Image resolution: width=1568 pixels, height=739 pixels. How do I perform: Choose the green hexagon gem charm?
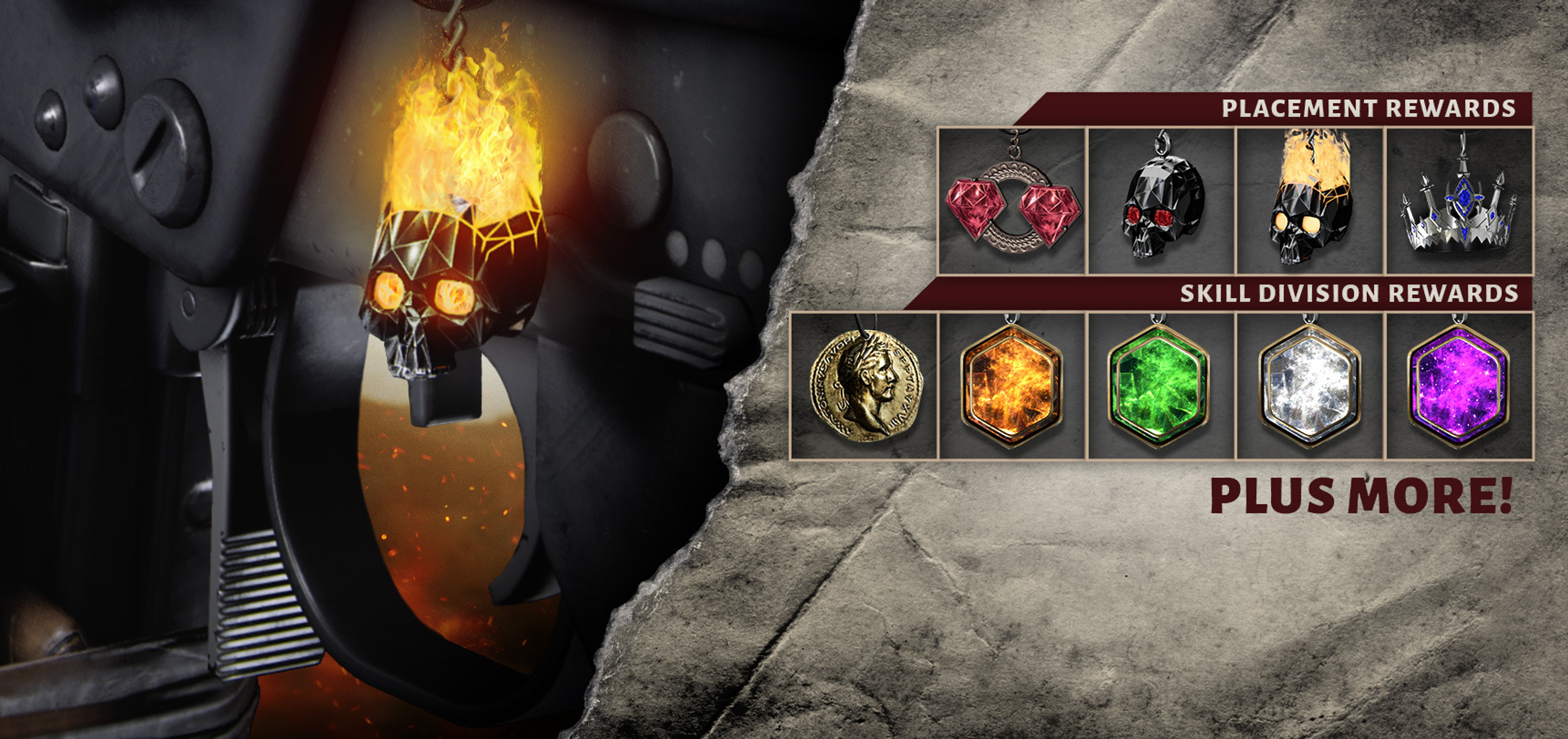tap(1161, 386)
